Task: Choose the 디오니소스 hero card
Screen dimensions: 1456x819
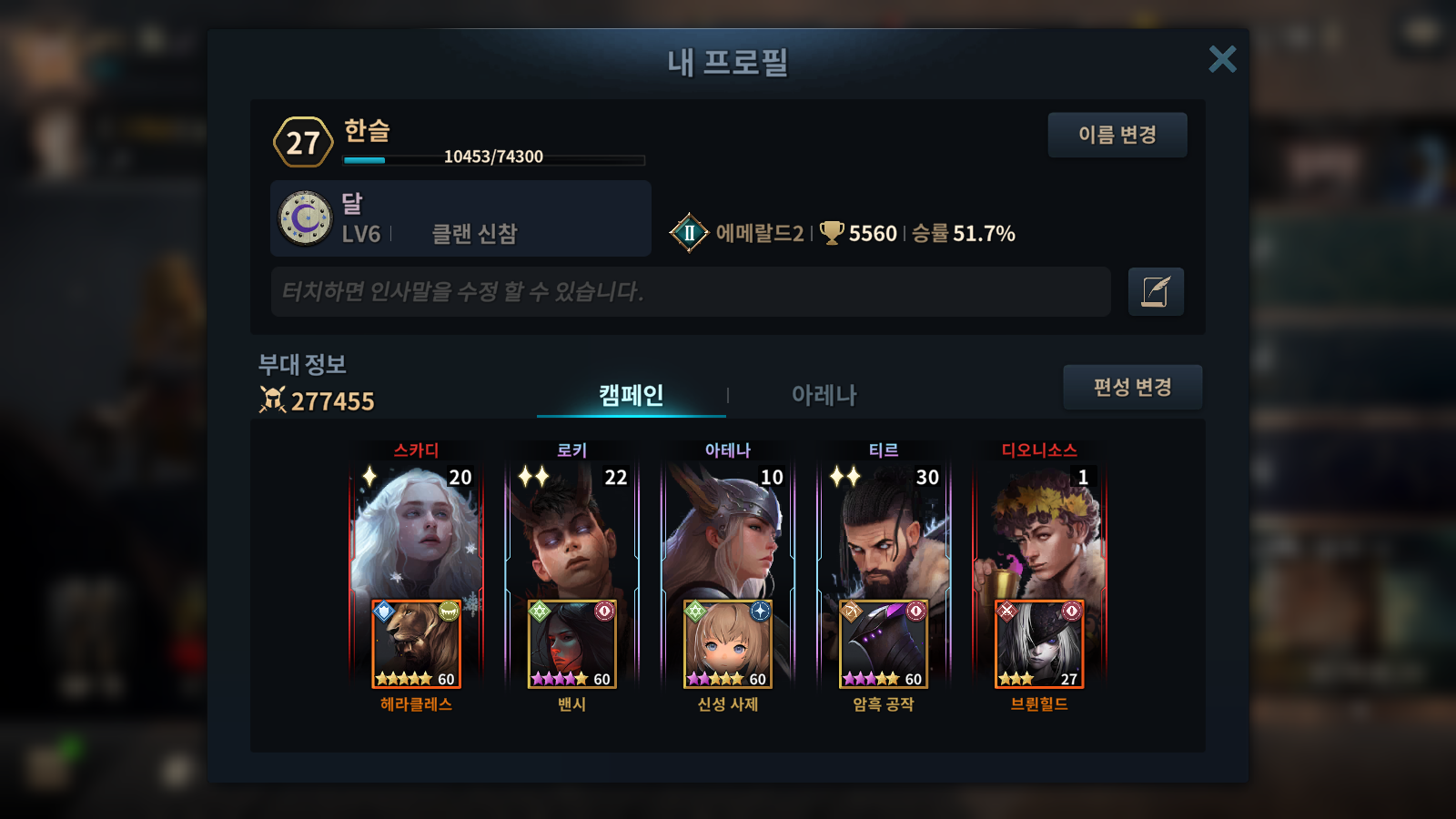Action: pos(1038,532)
